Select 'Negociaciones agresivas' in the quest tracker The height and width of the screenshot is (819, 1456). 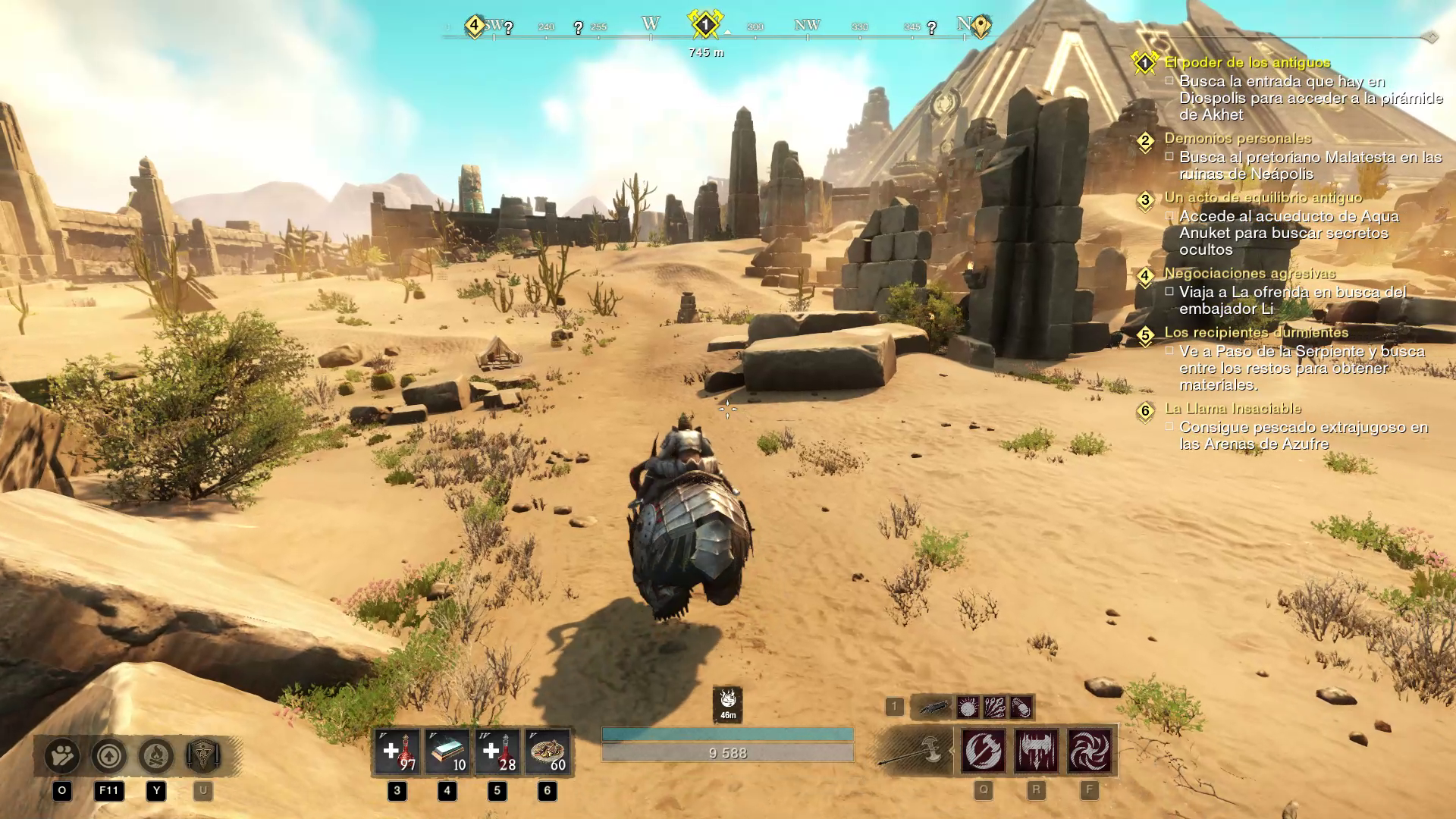click(1250, 273)
